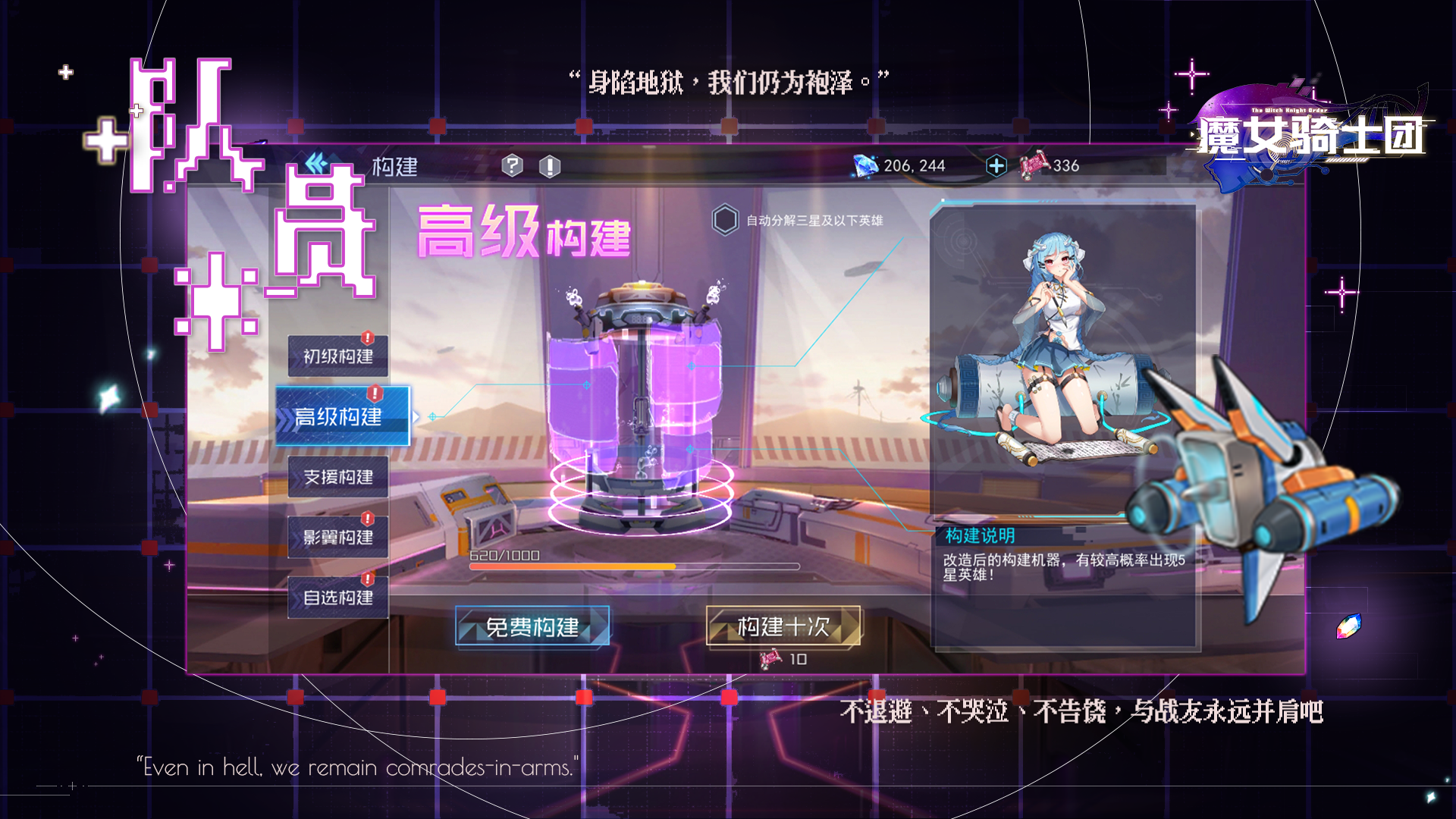Open the help question mark icon

click(x=514, y=165)
